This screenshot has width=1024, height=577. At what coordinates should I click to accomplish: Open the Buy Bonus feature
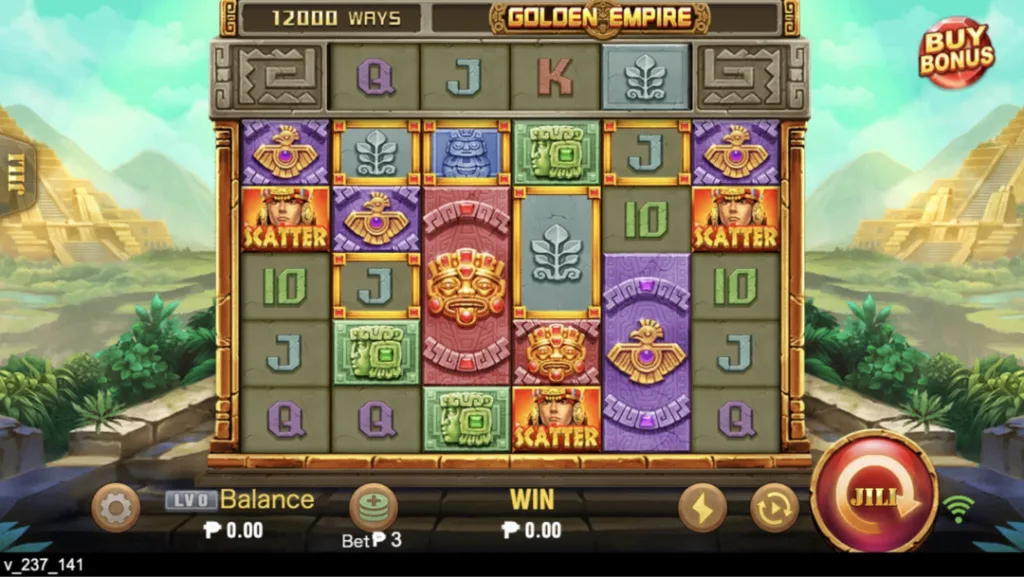click(x=957, y=53)
